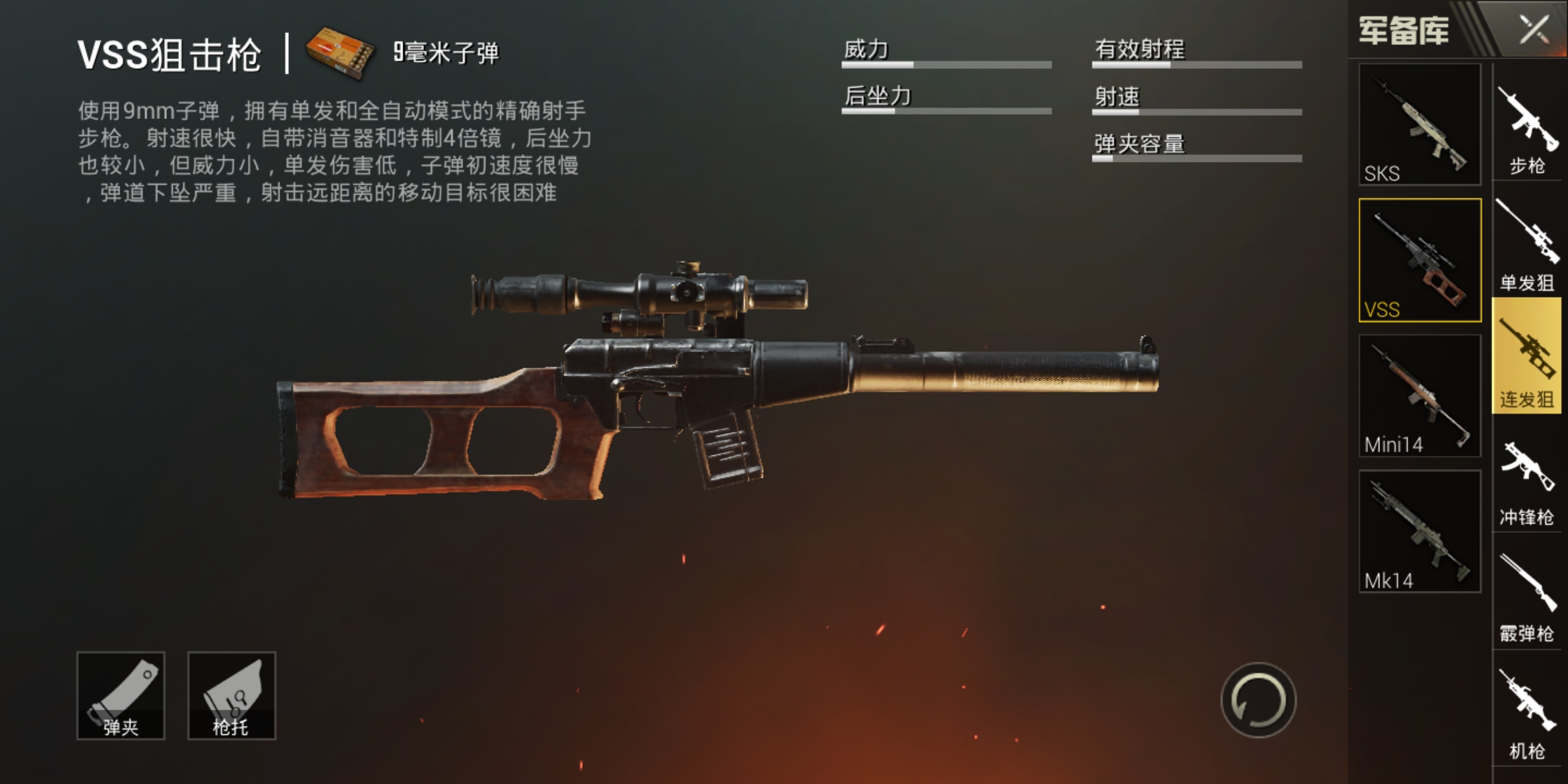
Task: Click the 9毫米子弹 ammo box icon
Action: (341, 51)
